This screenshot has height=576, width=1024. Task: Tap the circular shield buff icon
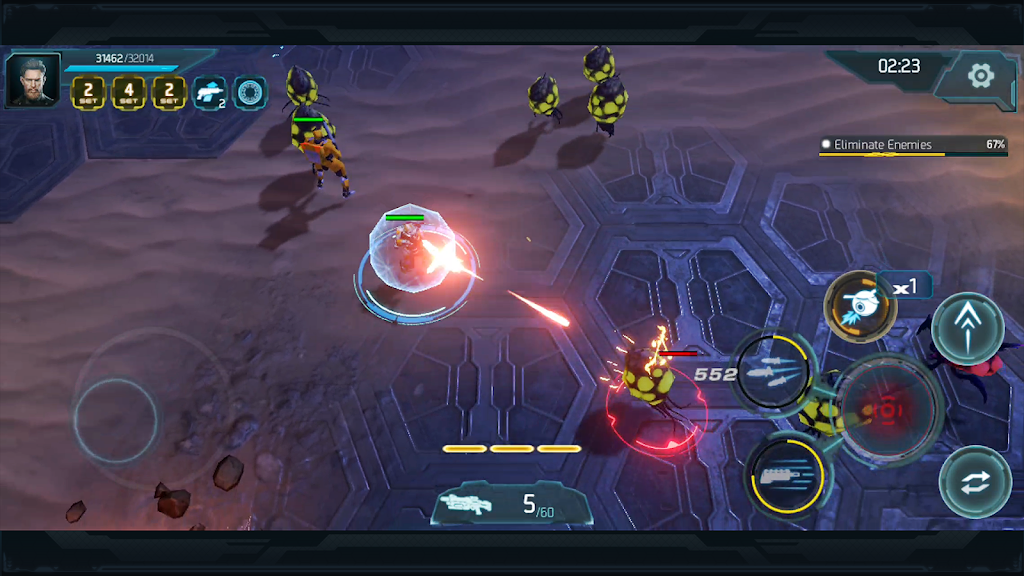point(250,93)
